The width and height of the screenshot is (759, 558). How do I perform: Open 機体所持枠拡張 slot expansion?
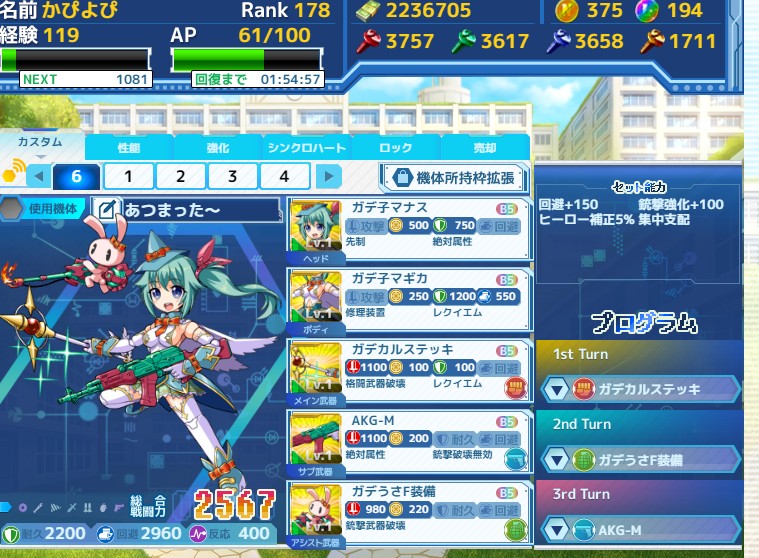(x=453, y=178)
